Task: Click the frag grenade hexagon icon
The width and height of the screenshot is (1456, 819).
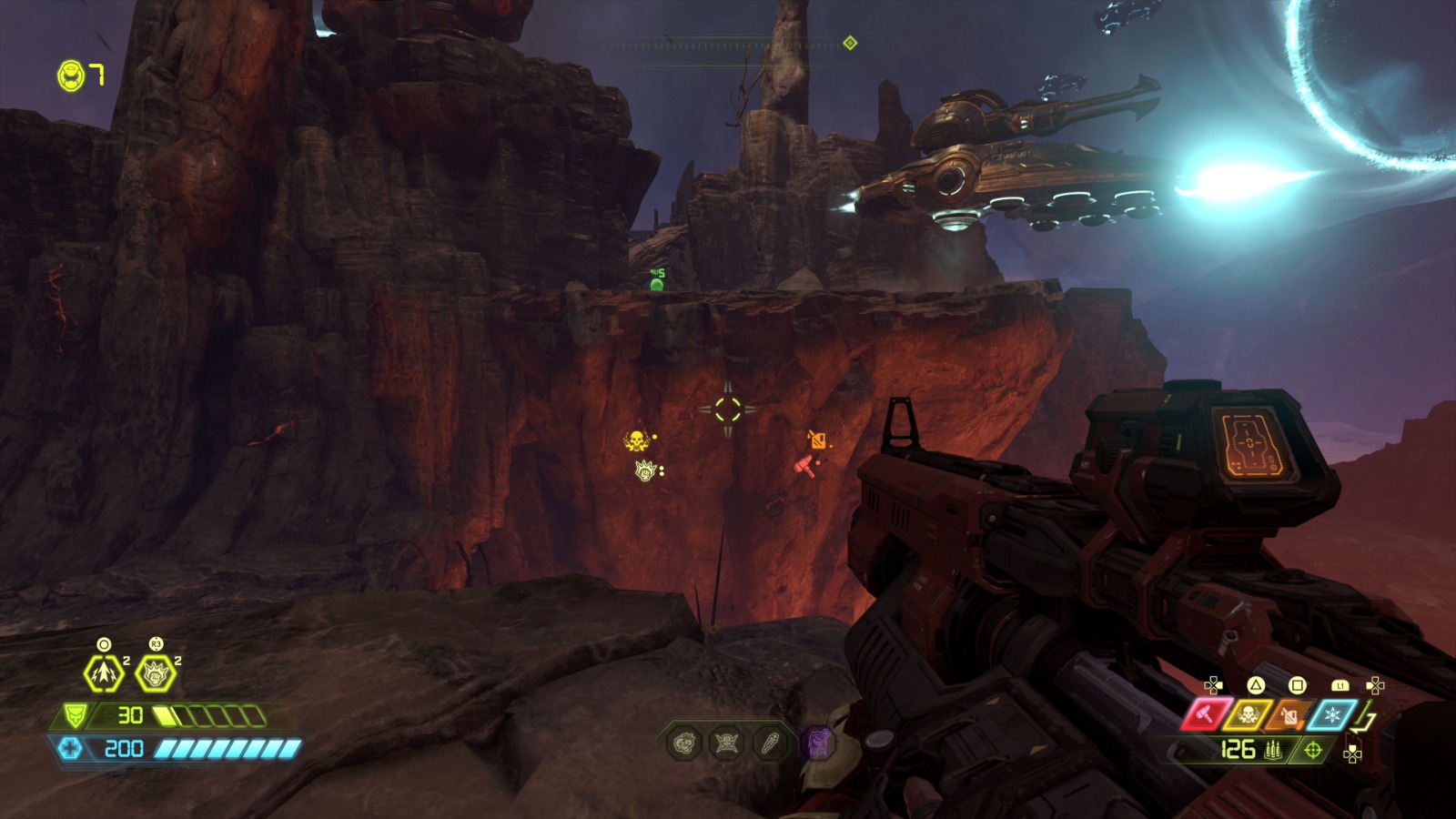Action: [x=103, y=673]
